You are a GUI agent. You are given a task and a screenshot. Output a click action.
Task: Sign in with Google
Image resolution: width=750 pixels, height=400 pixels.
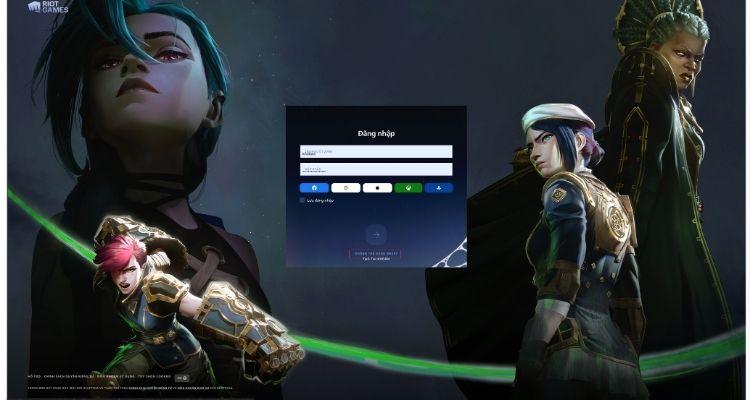tap(345, 187)
